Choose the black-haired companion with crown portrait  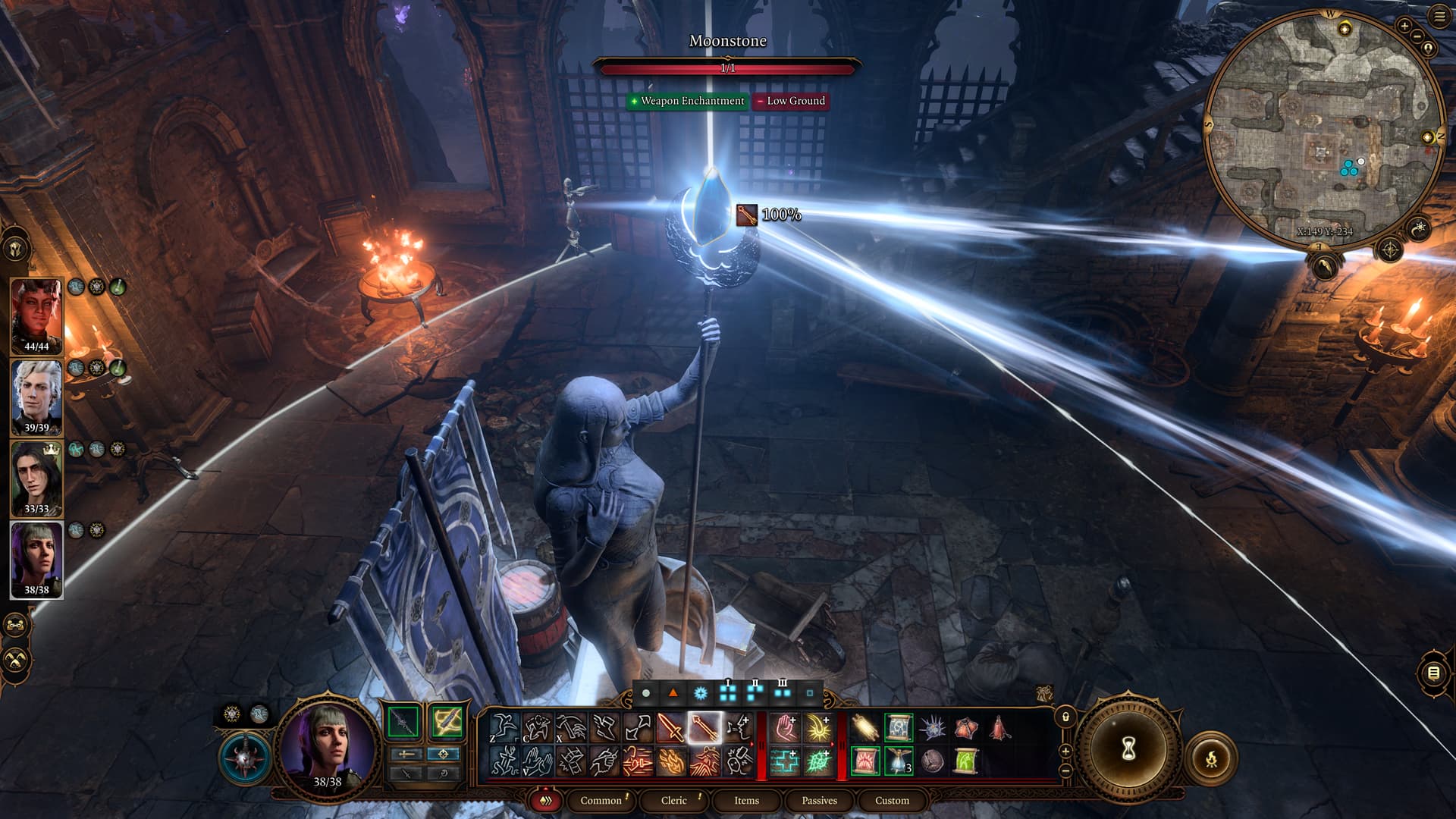click(36, 478)
